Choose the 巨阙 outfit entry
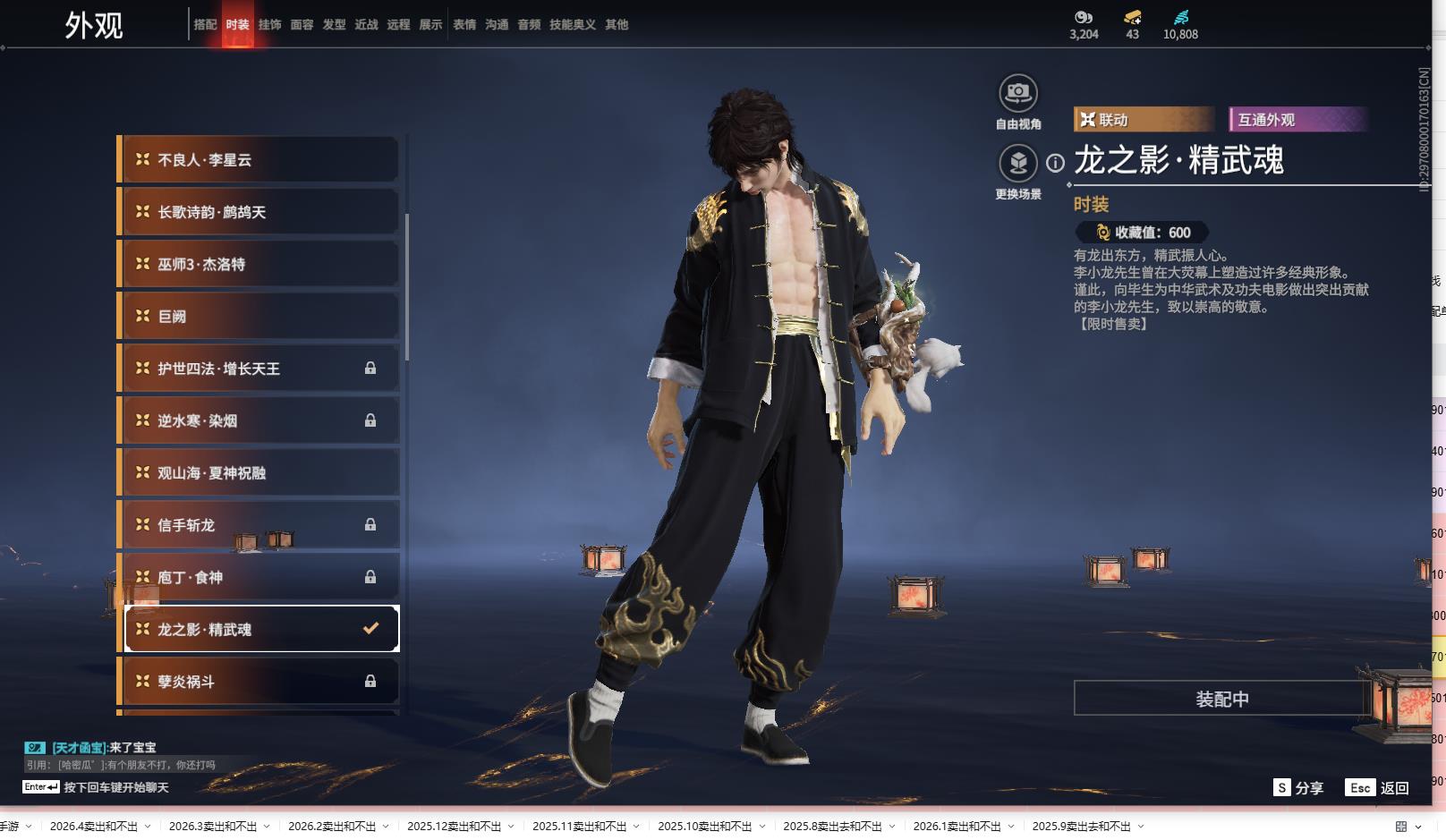Image resolution: width=1446 pixels, height=840 pixels. pyautogui.click(x=259, y=316)
